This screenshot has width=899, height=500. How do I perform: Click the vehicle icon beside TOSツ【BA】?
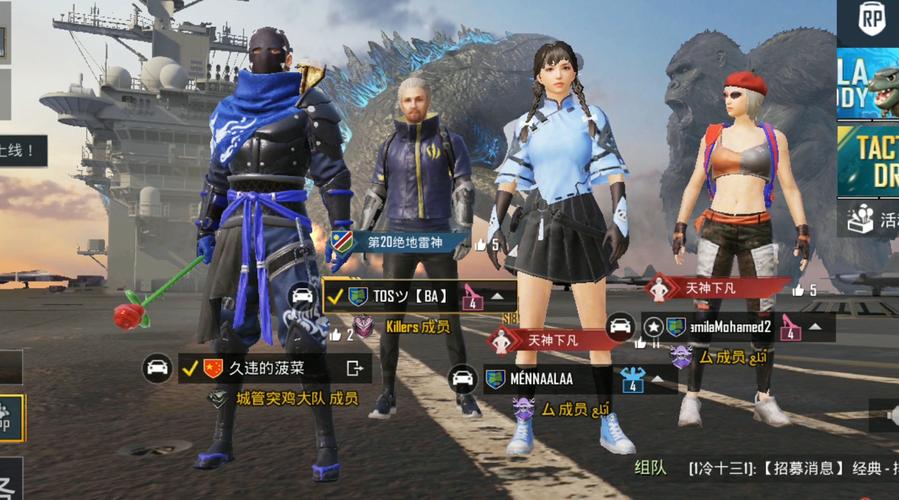coord(302,297)
